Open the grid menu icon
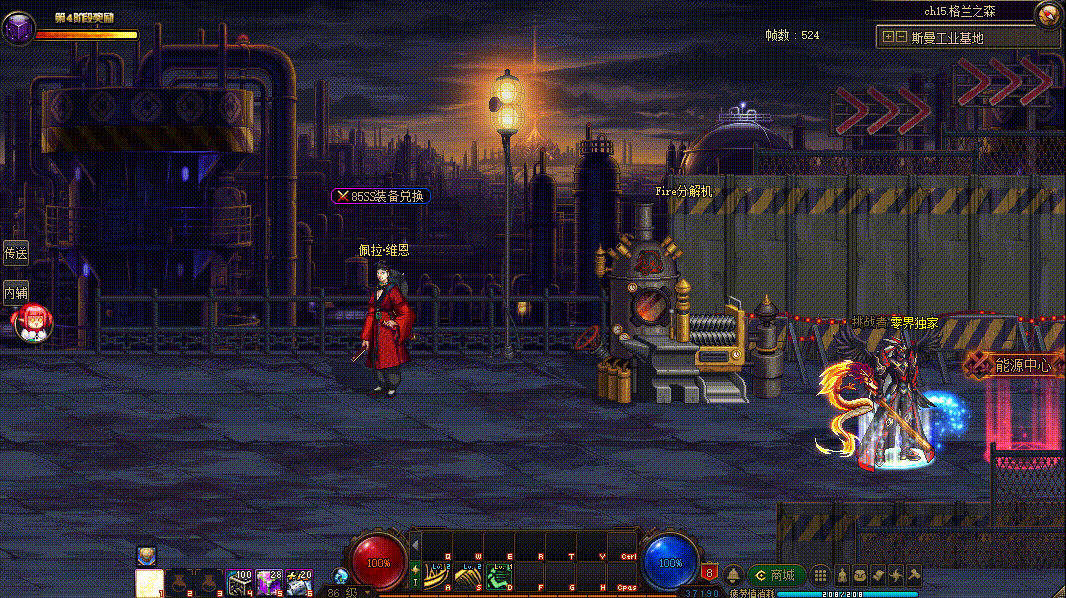The image size is (1066, 598). pos(820,575)
